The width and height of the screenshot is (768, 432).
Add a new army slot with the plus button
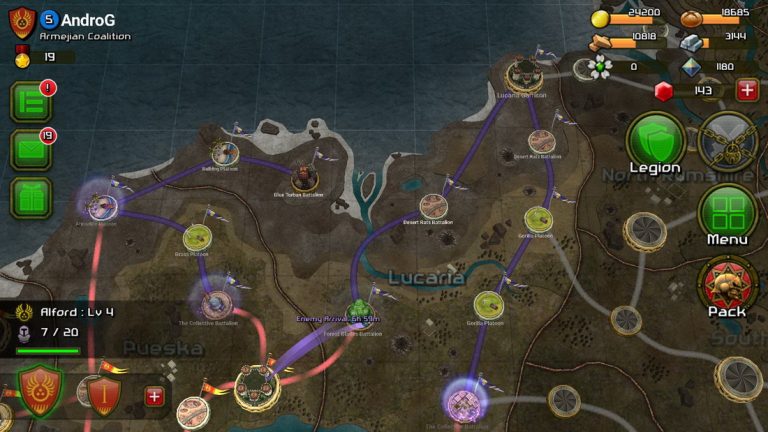pyautogui.click(x=154, y=396)
